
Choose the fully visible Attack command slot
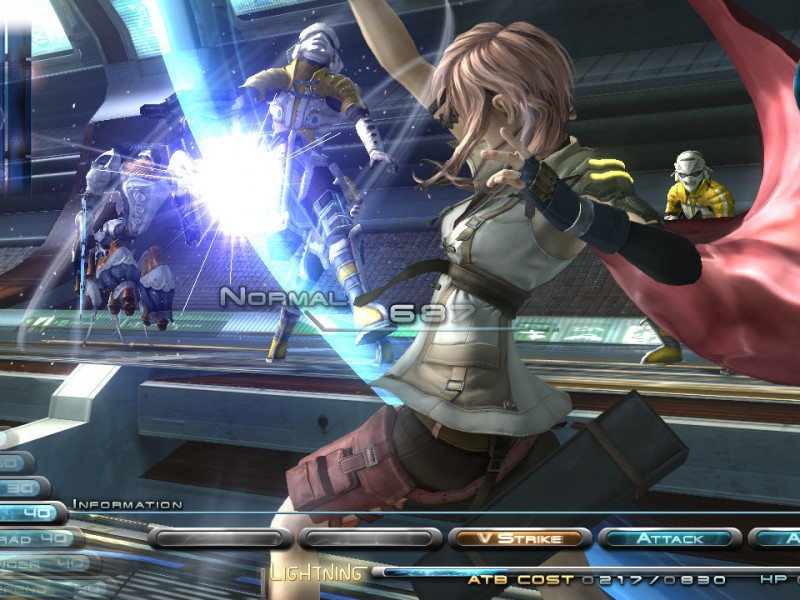(x=669, y=538)
